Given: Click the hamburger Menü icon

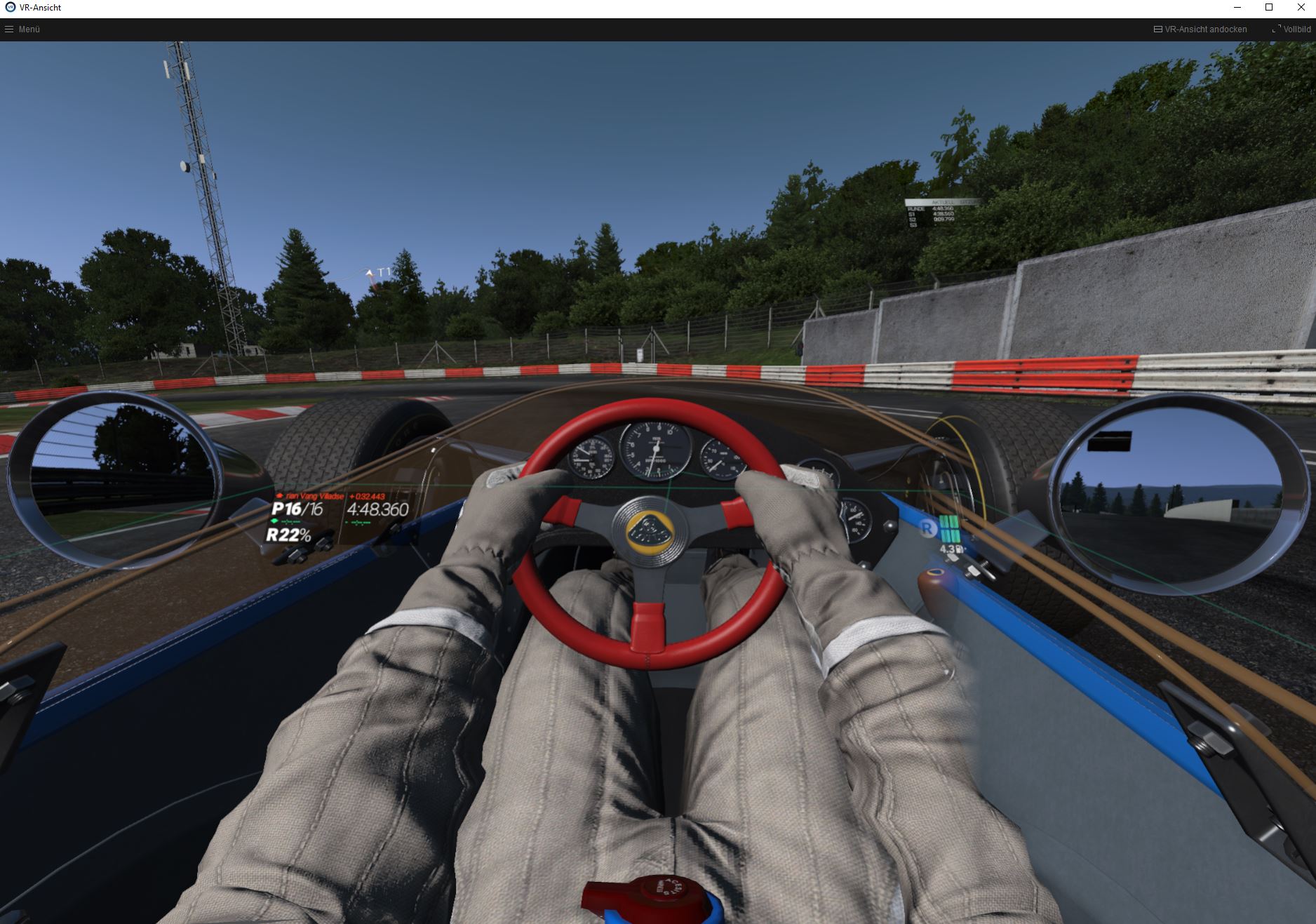Looking at the screenshot, I should click(9, 29).
